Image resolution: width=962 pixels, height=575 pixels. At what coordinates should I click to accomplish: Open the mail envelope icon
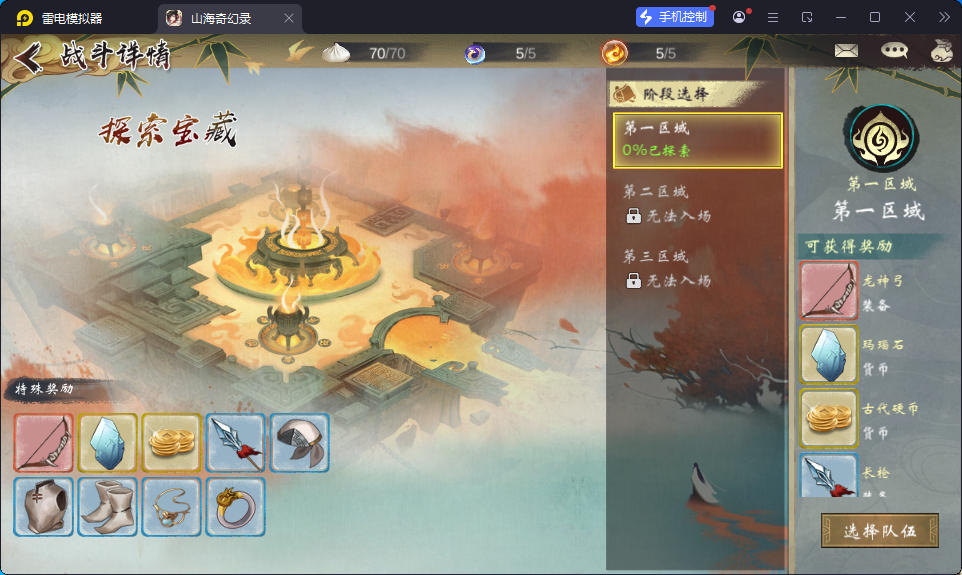coord(846,51)
